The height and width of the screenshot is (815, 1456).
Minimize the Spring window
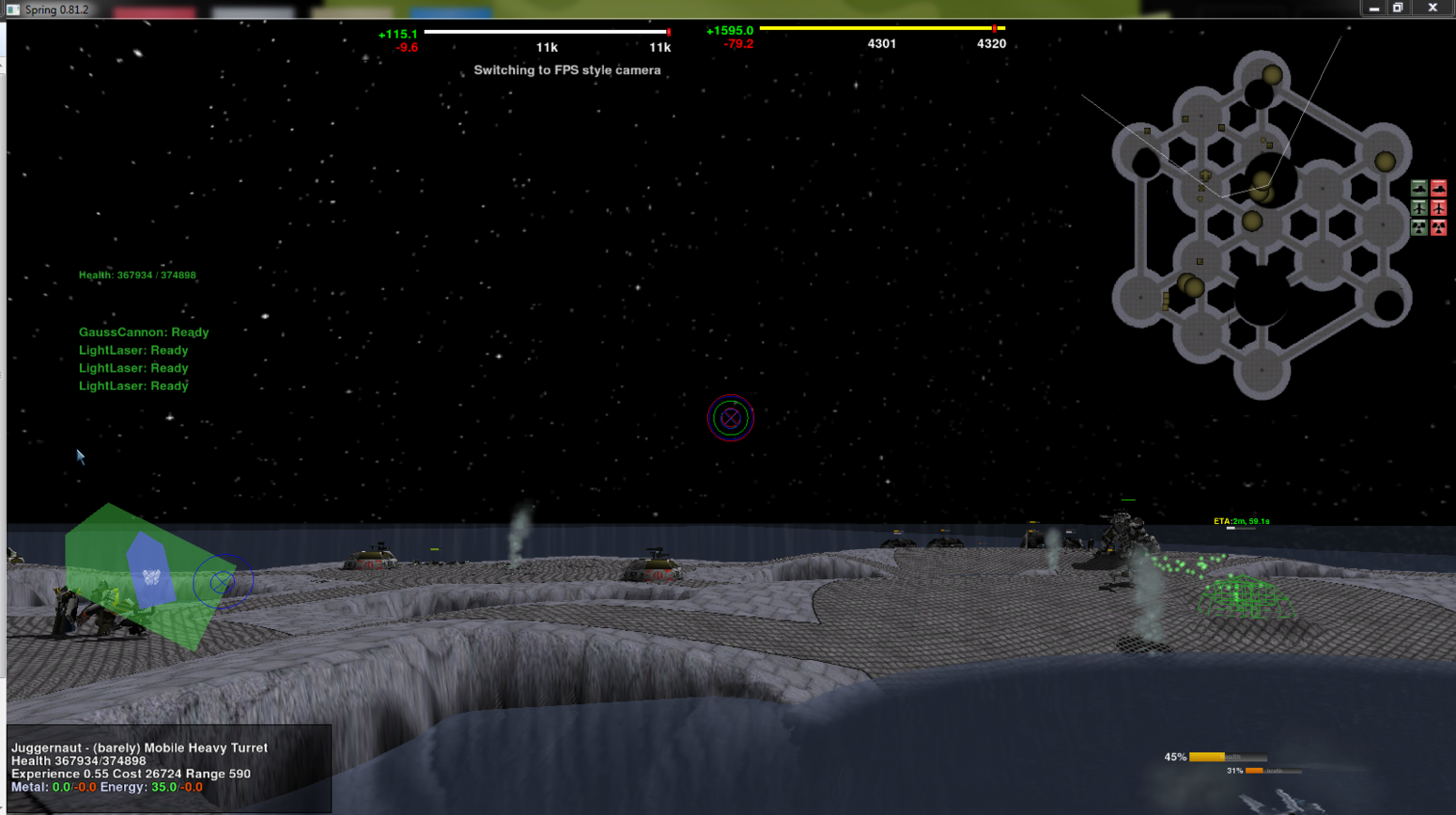[x=1374, y=8]
